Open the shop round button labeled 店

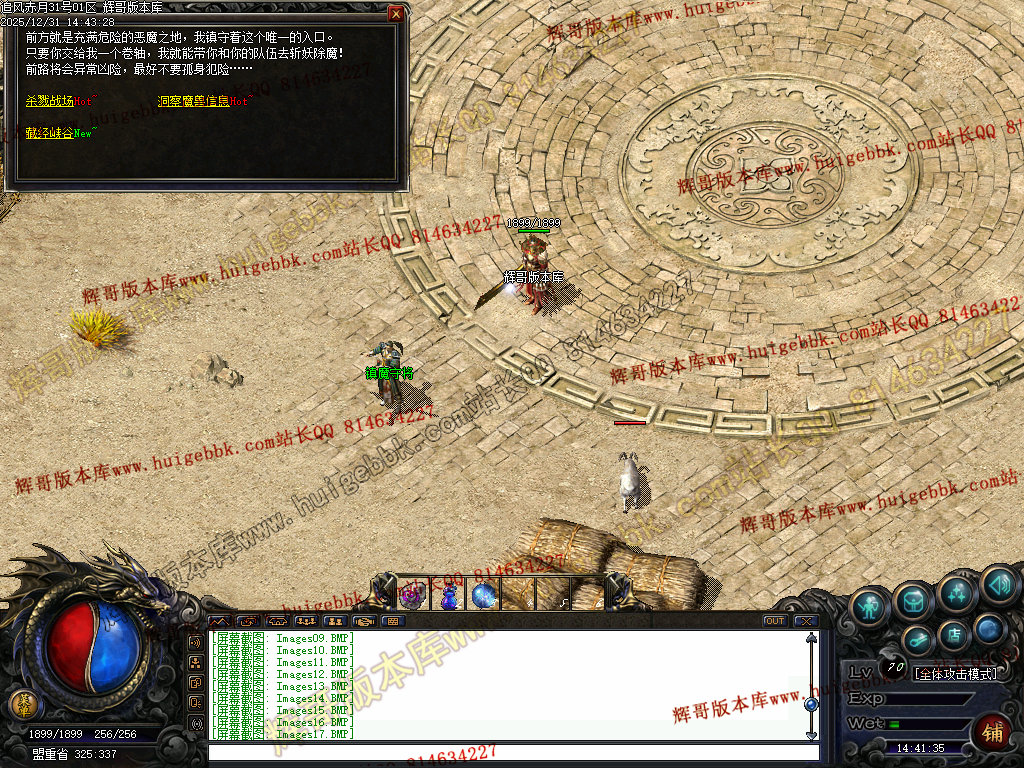click(x=953, y=634)
